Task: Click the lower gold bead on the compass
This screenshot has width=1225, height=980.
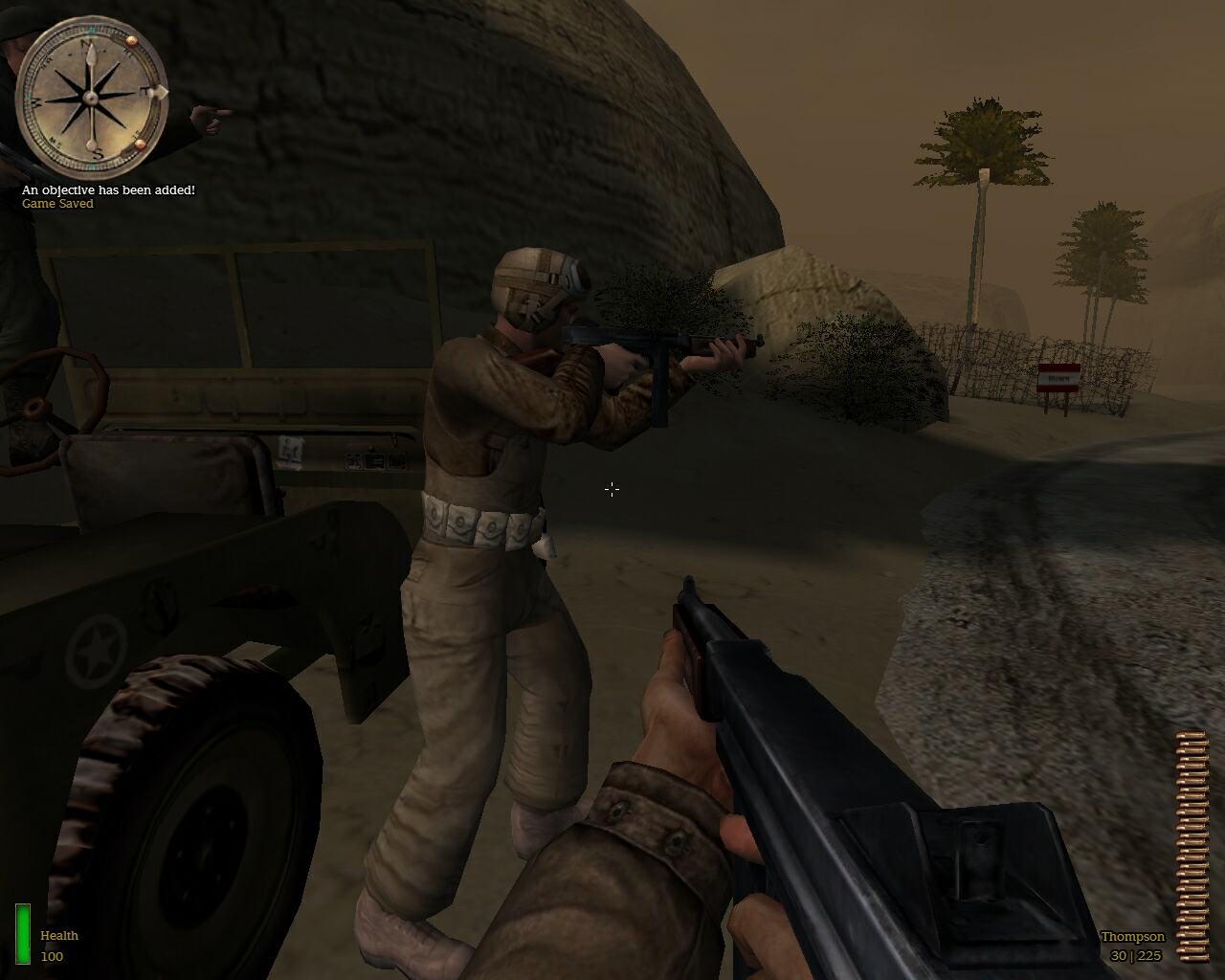Action: pyautogui.click(x=140, y=145)
